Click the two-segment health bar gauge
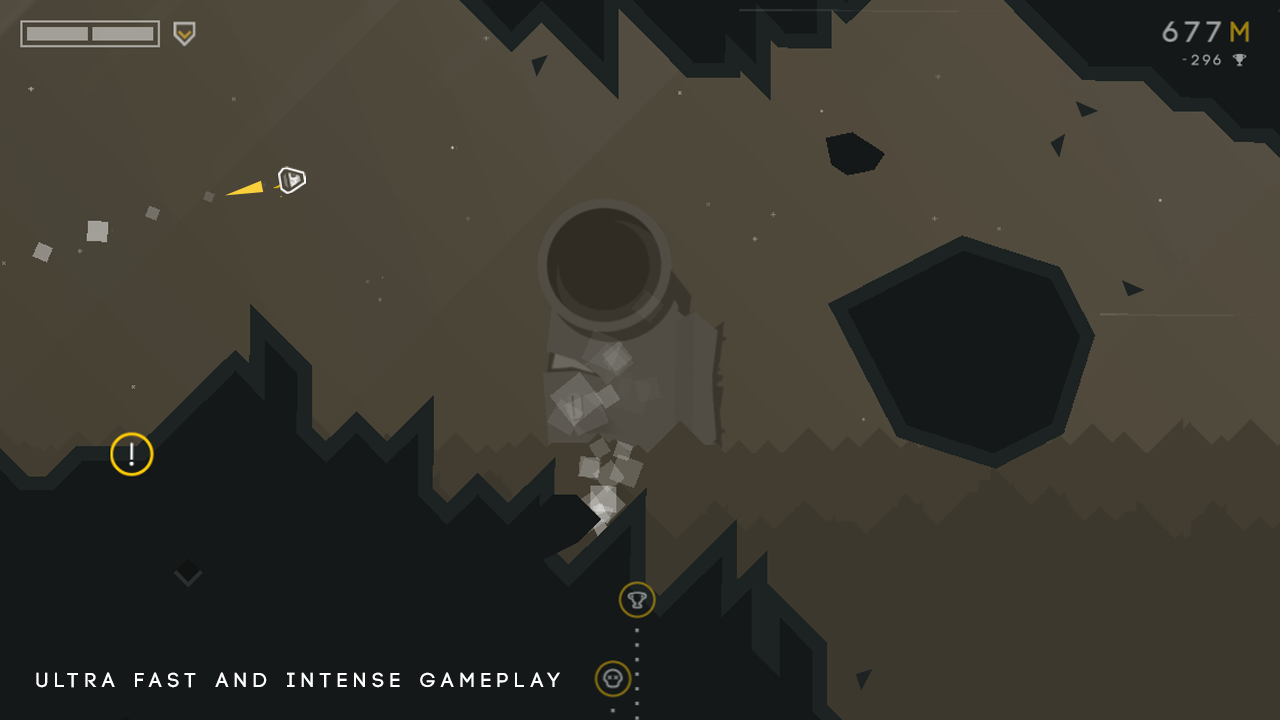This screenshot has width=1280, height=720. click(90, 32)
